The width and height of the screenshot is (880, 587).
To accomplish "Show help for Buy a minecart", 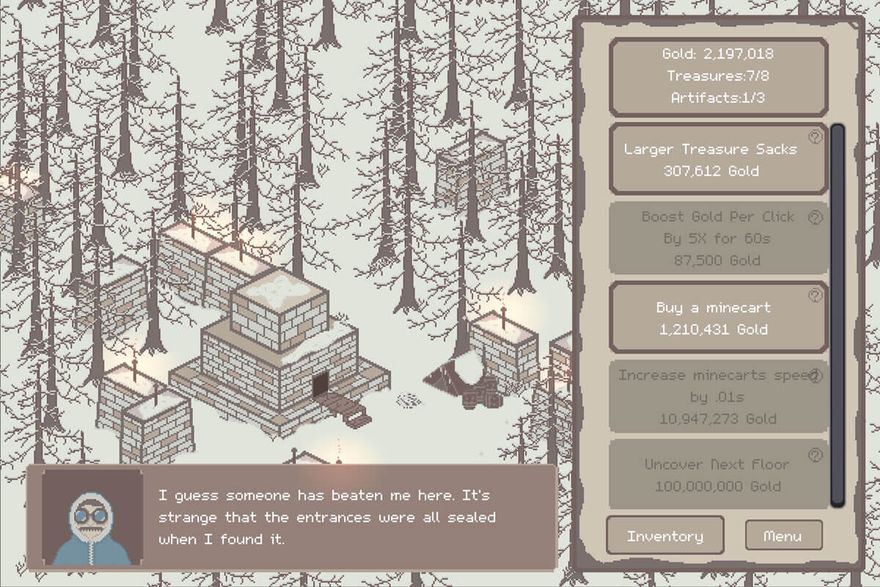I will tap(815, 296).
